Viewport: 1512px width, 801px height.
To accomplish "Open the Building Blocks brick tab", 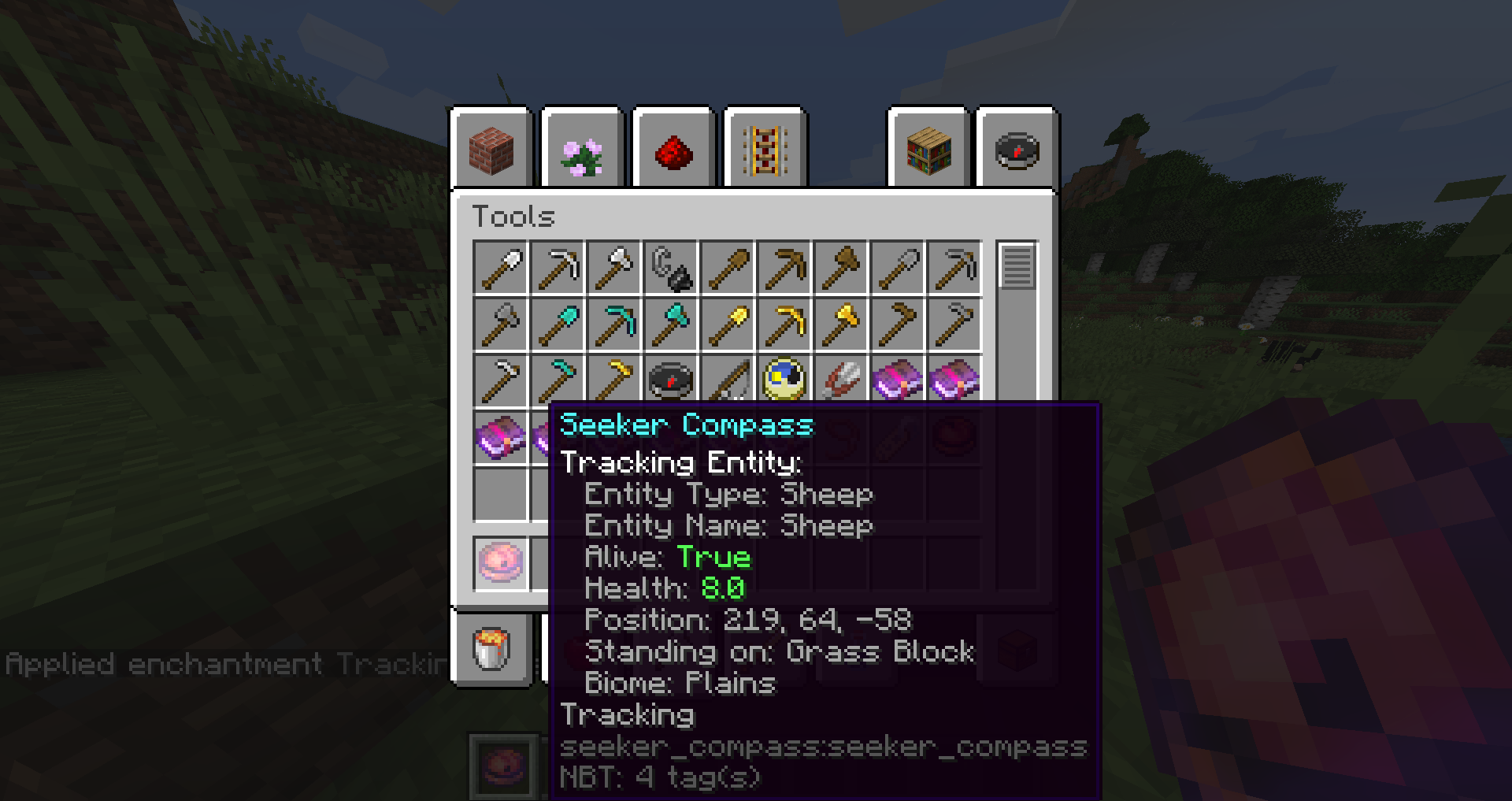I will 491,150.
